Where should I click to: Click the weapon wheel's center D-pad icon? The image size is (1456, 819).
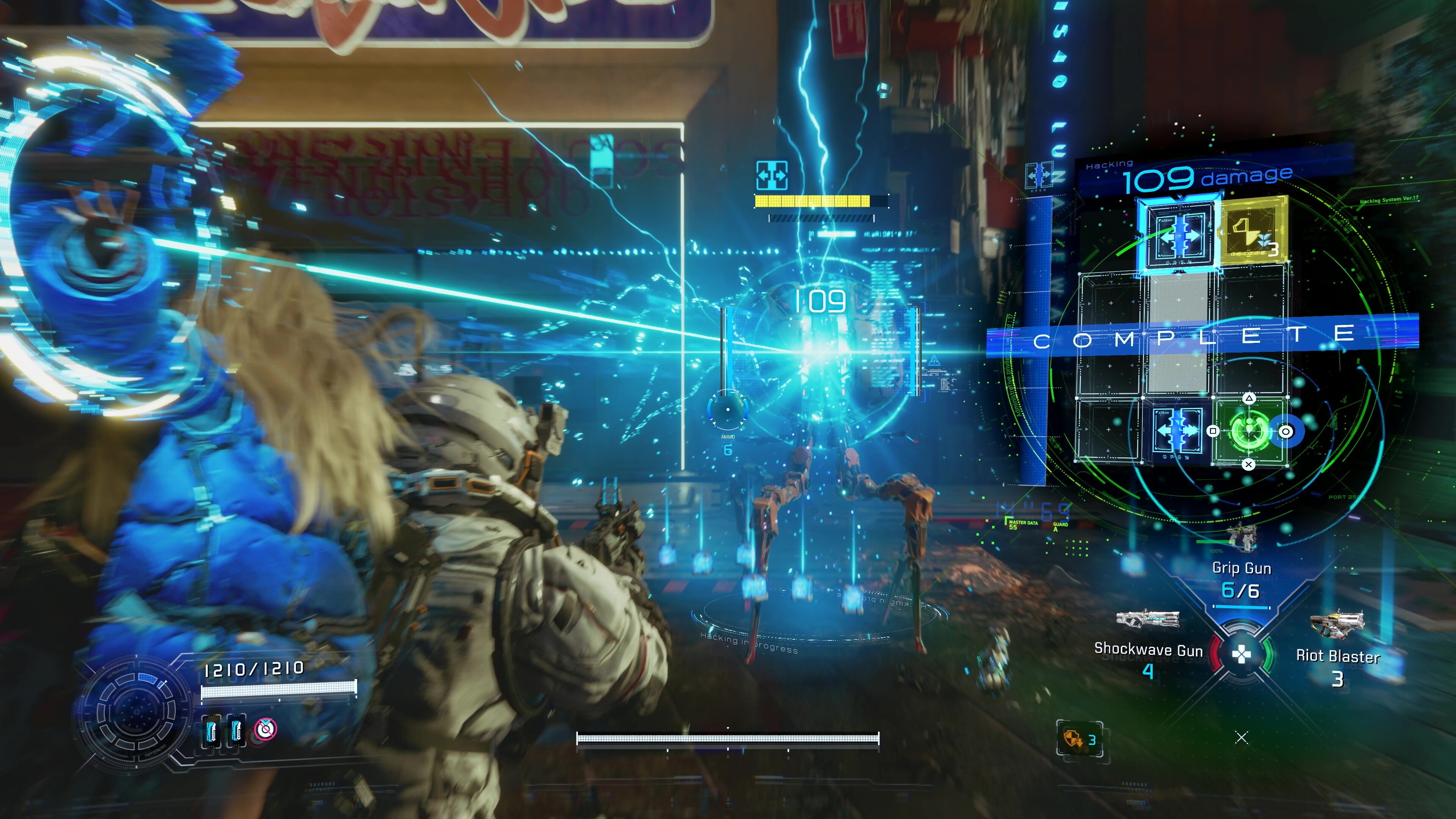[x=1241, y=654]
